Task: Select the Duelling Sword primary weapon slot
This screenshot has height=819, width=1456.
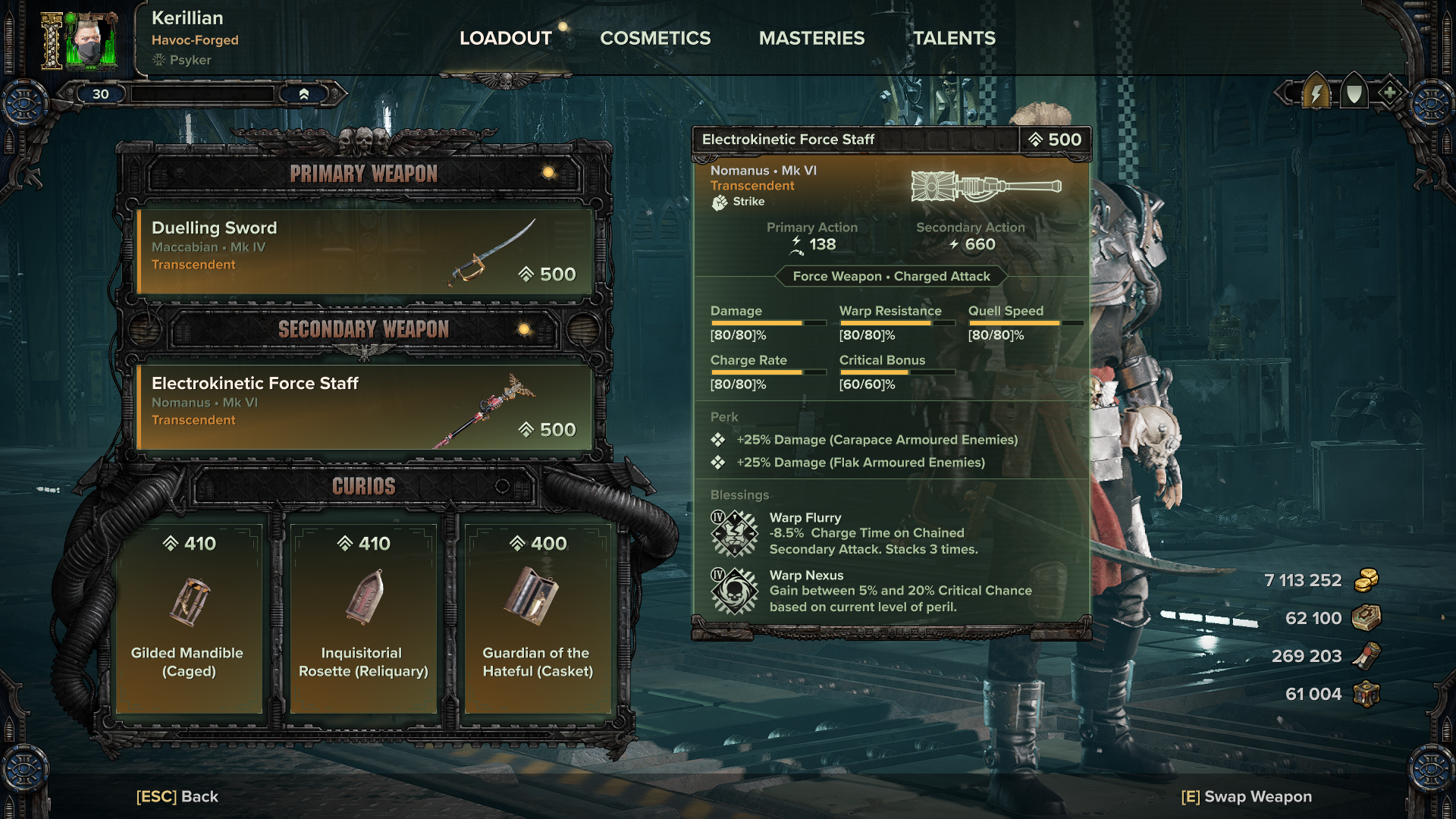Action: click(x=364, y=251)
